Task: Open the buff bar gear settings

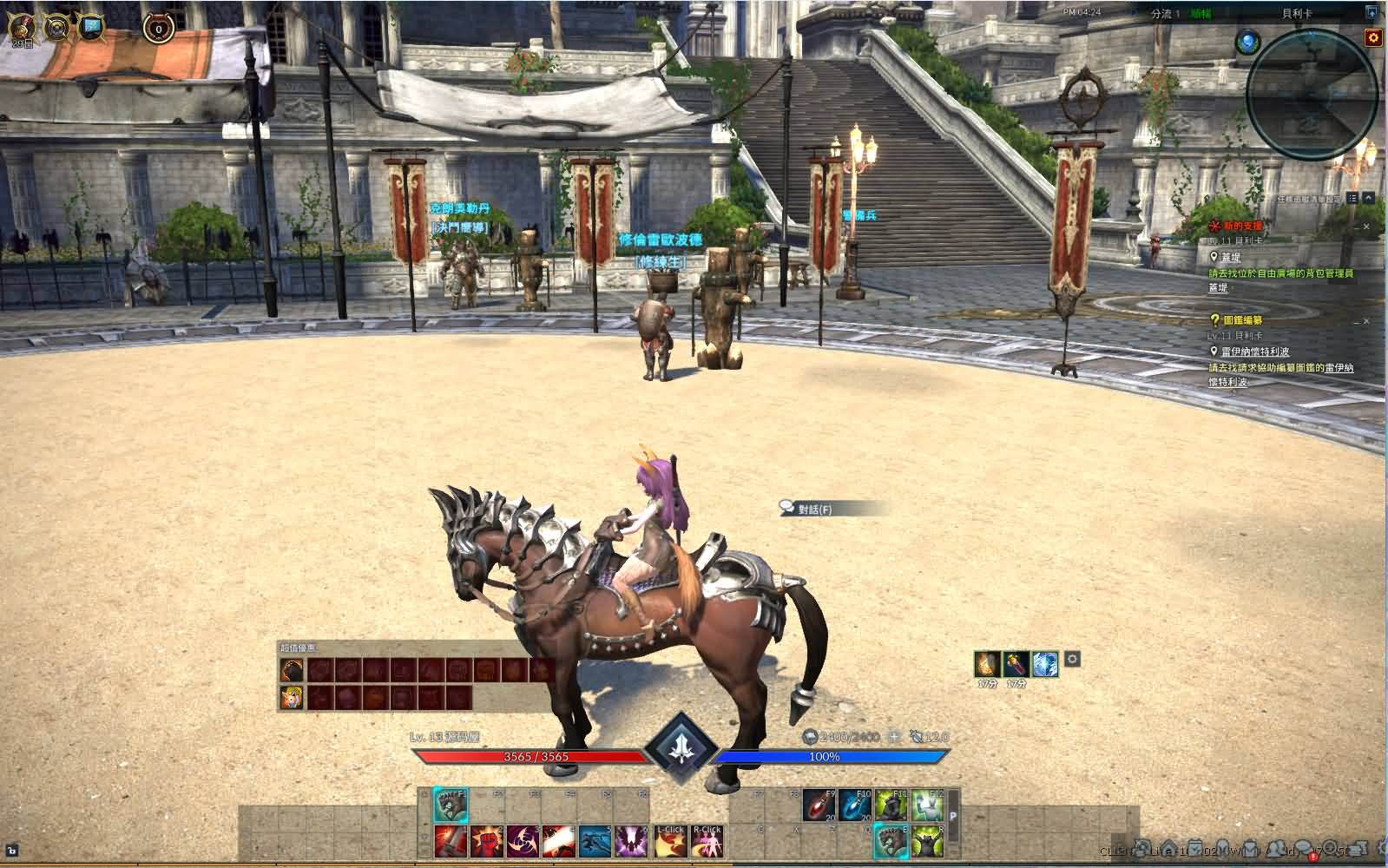Action: pyautogui.click(x=1072, y=660)
